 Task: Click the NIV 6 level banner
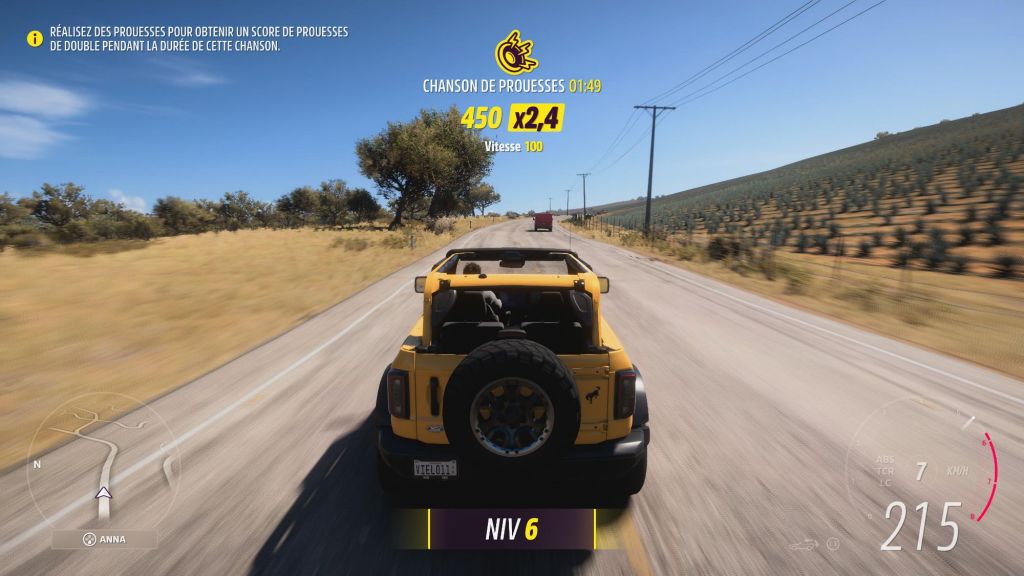[512, 529]
